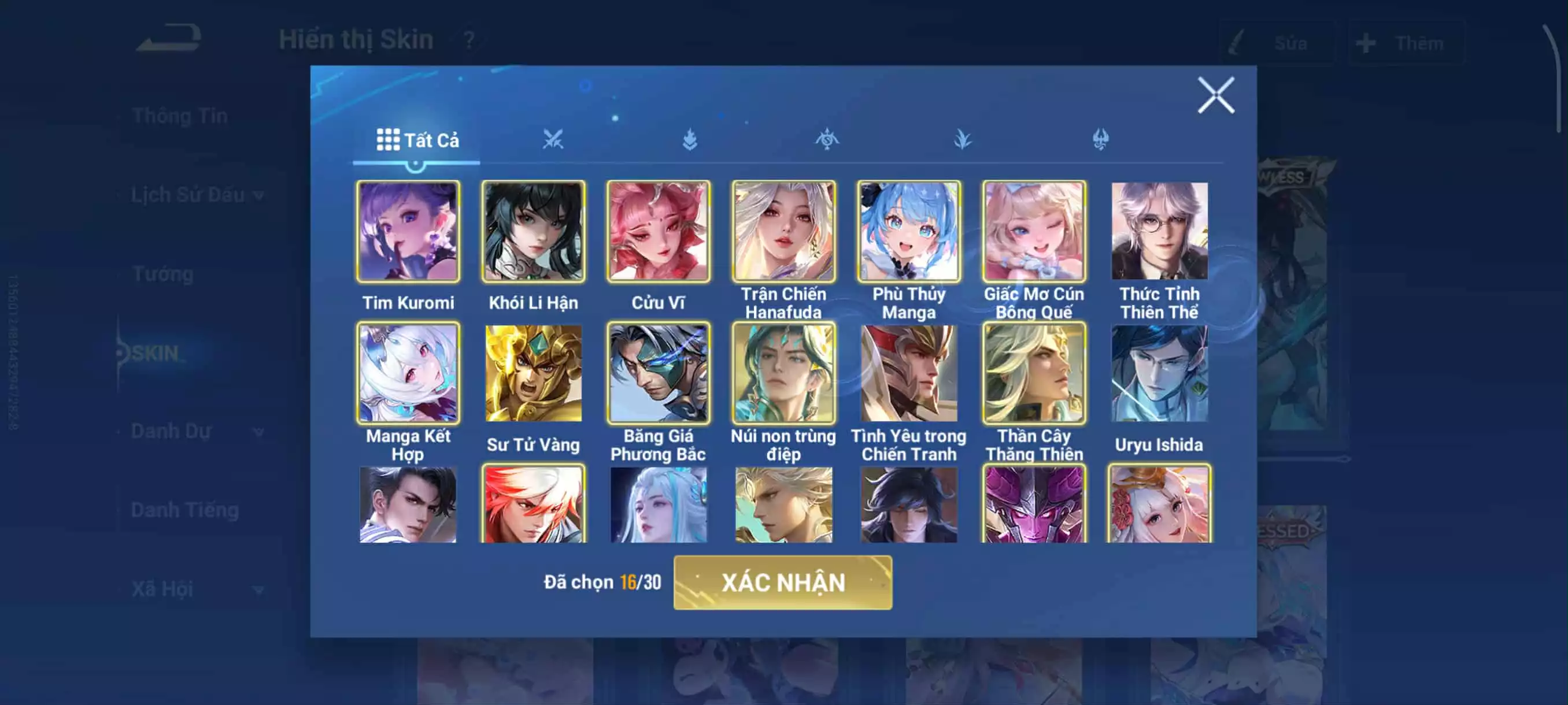
Task: Click the grid icon beside Tất Cả
Action: (388, 140)
